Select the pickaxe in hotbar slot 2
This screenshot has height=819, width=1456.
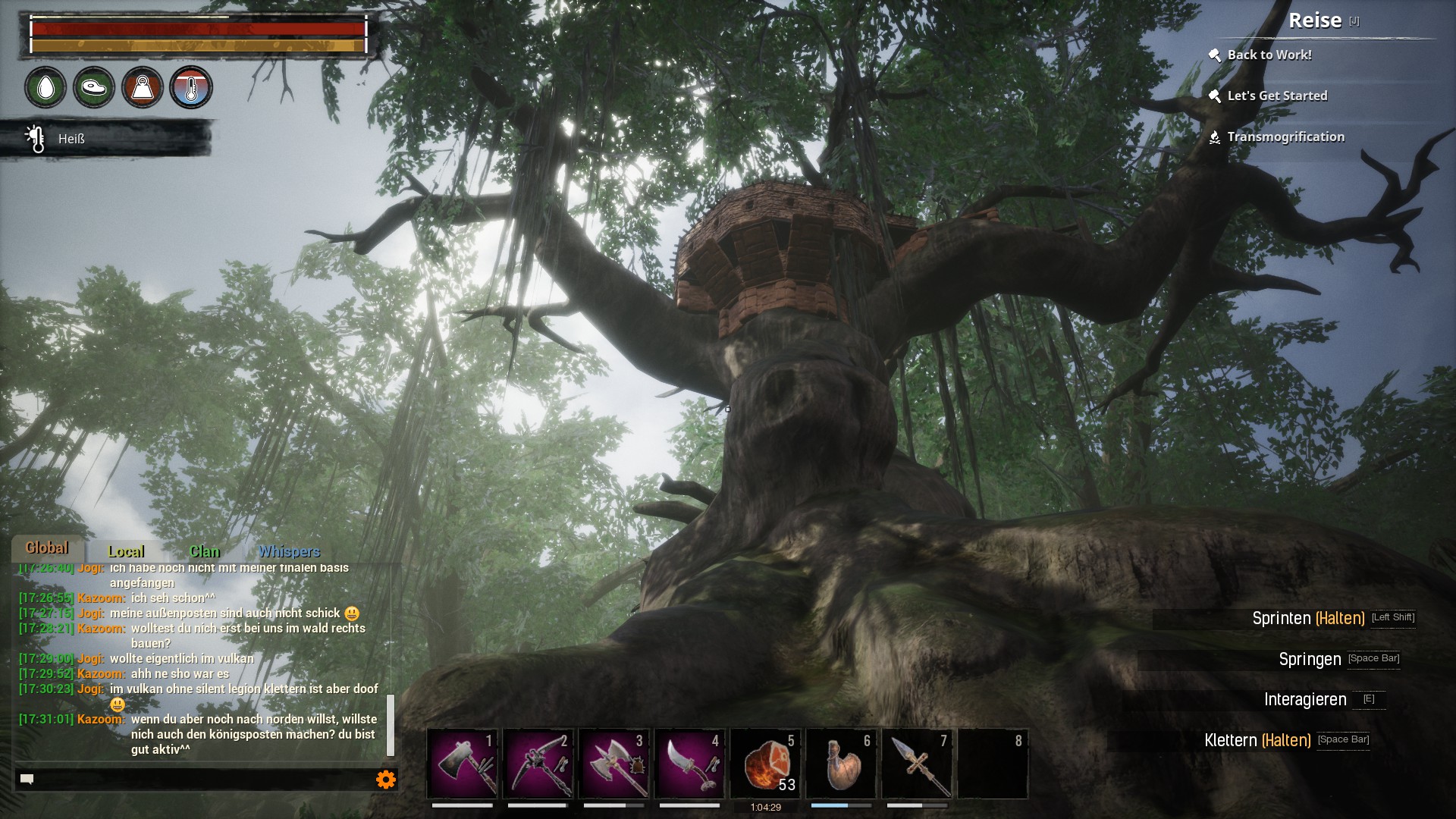coord(538,763)
